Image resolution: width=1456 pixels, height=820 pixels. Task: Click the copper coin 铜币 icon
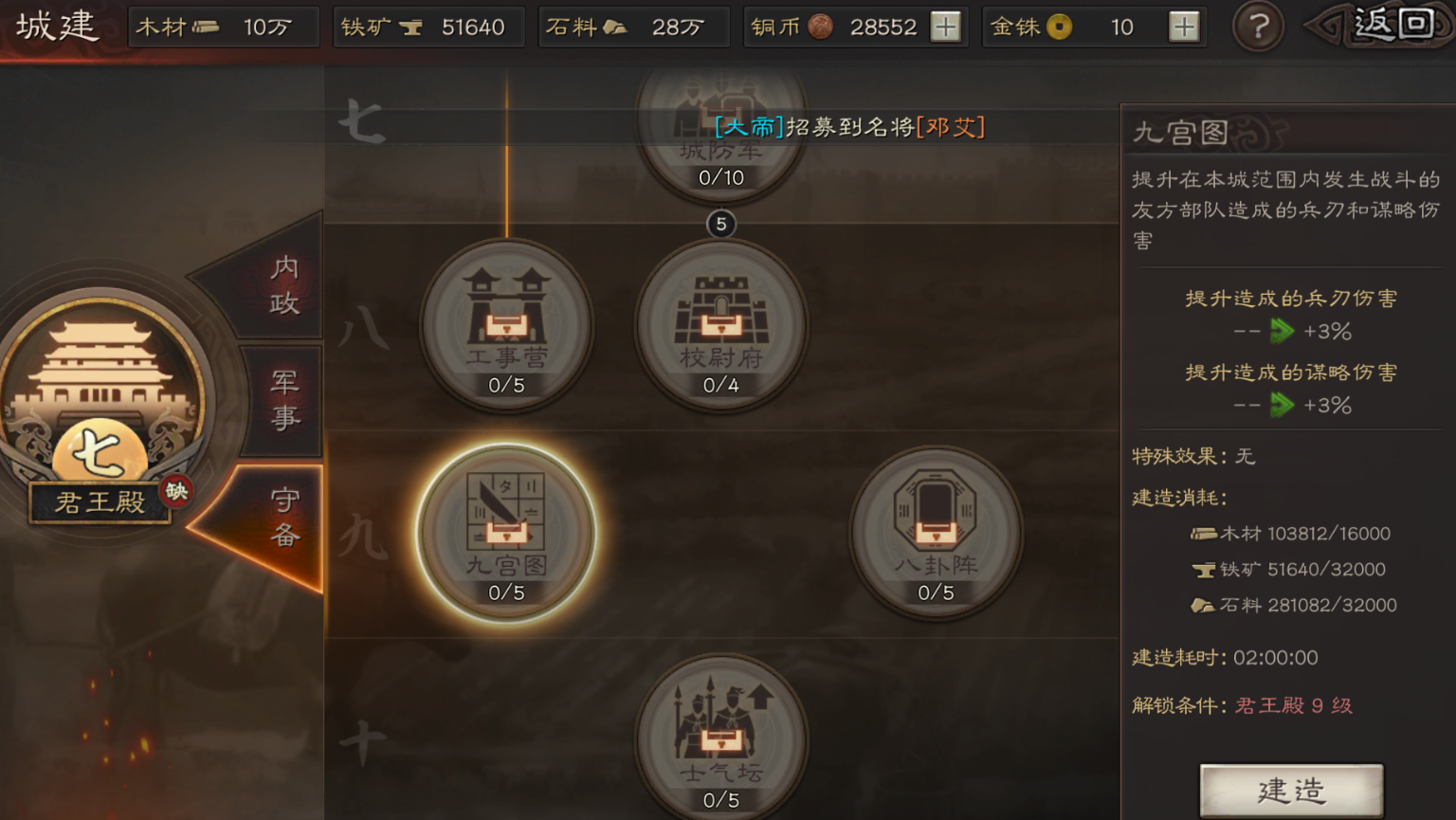[x=817, y=27]
